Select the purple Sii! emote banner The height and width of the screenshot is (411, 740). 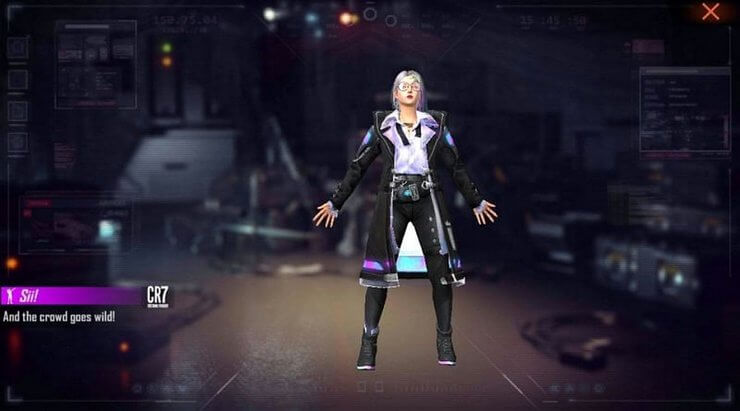(x=70, y=296)
